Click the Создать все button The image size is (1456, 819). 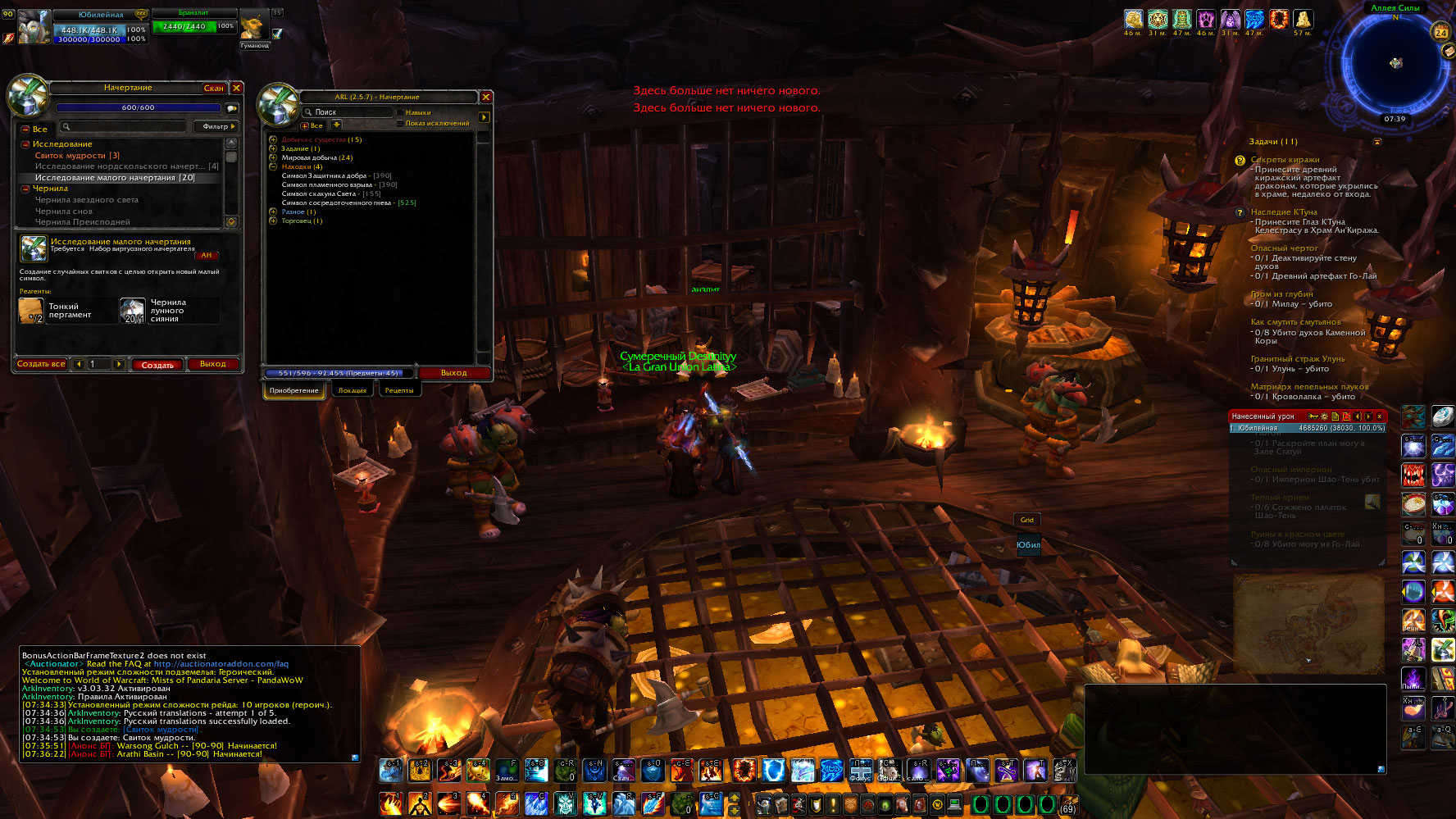41,364
